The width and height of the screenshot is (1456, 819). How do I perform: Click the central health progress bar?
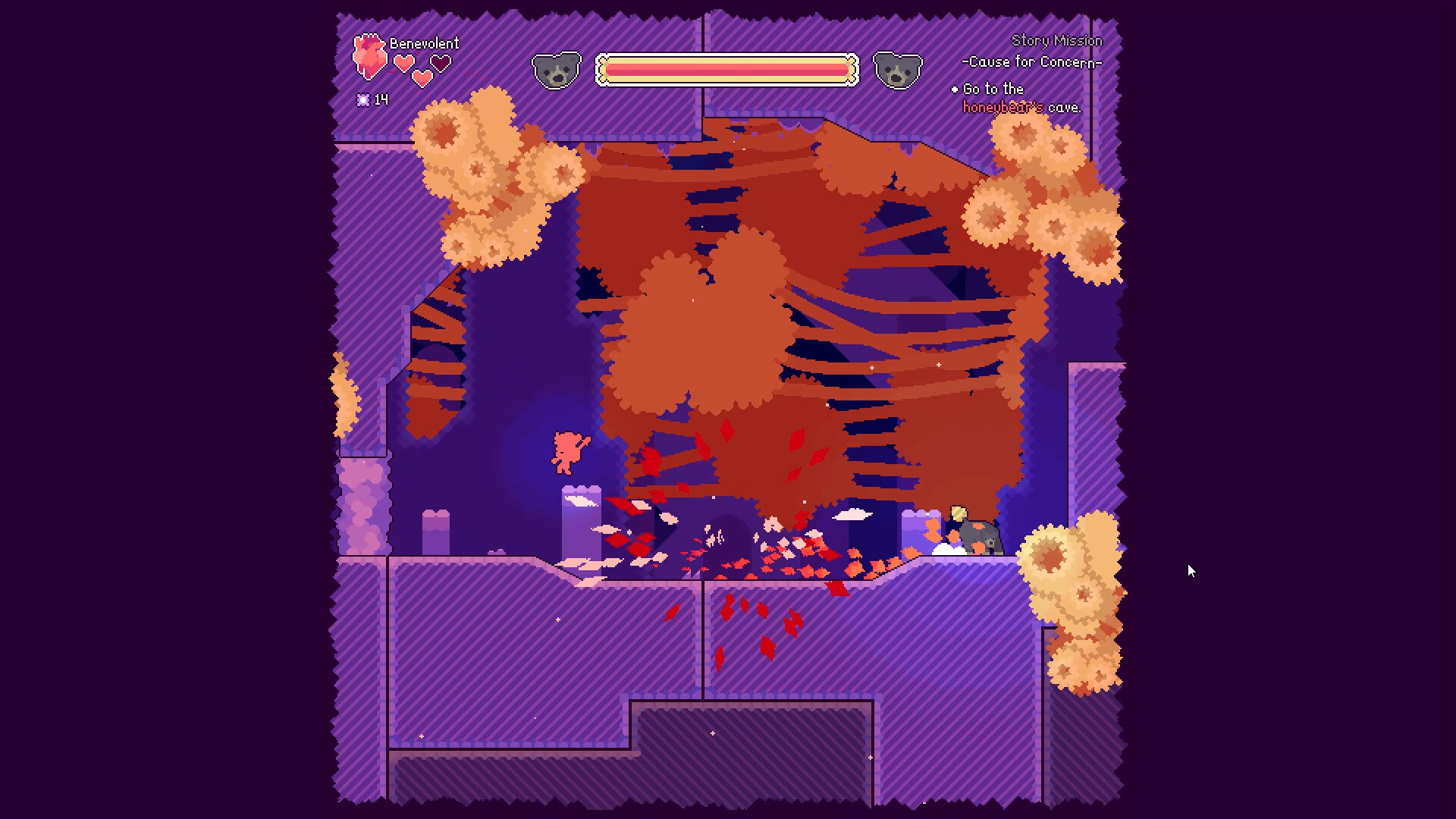coord(726,68)
